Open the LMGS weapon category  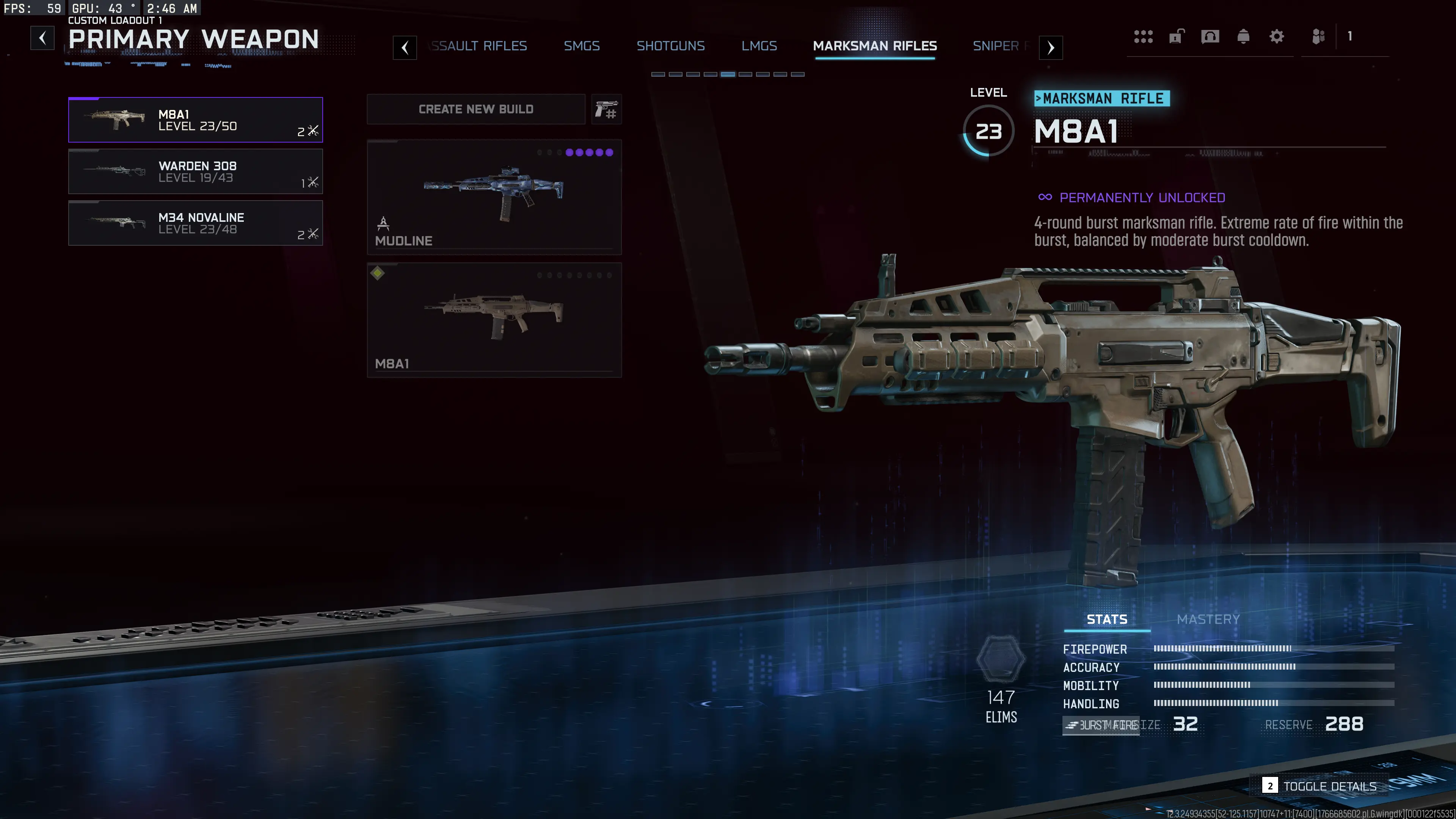(x=759, y=46)
